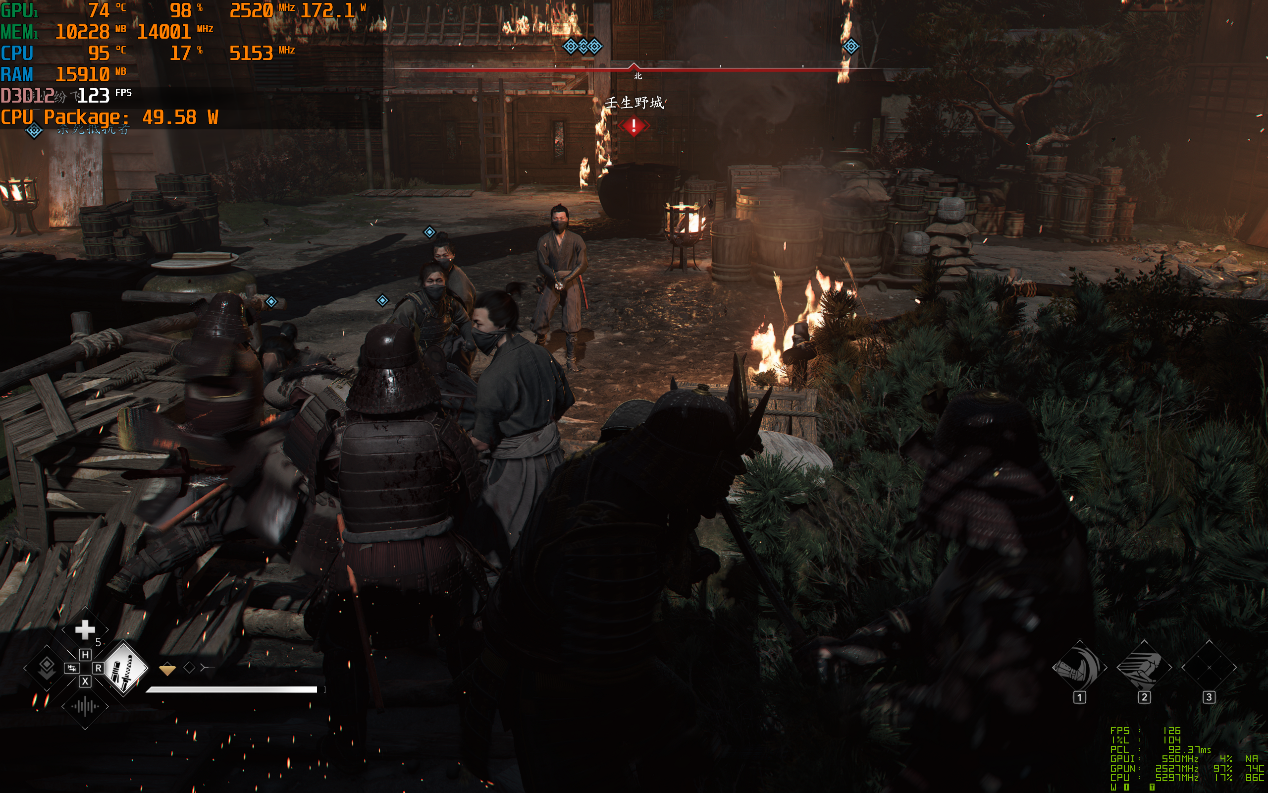
Task: Select the empty ability slot 3
Action: pos(1208,665)
